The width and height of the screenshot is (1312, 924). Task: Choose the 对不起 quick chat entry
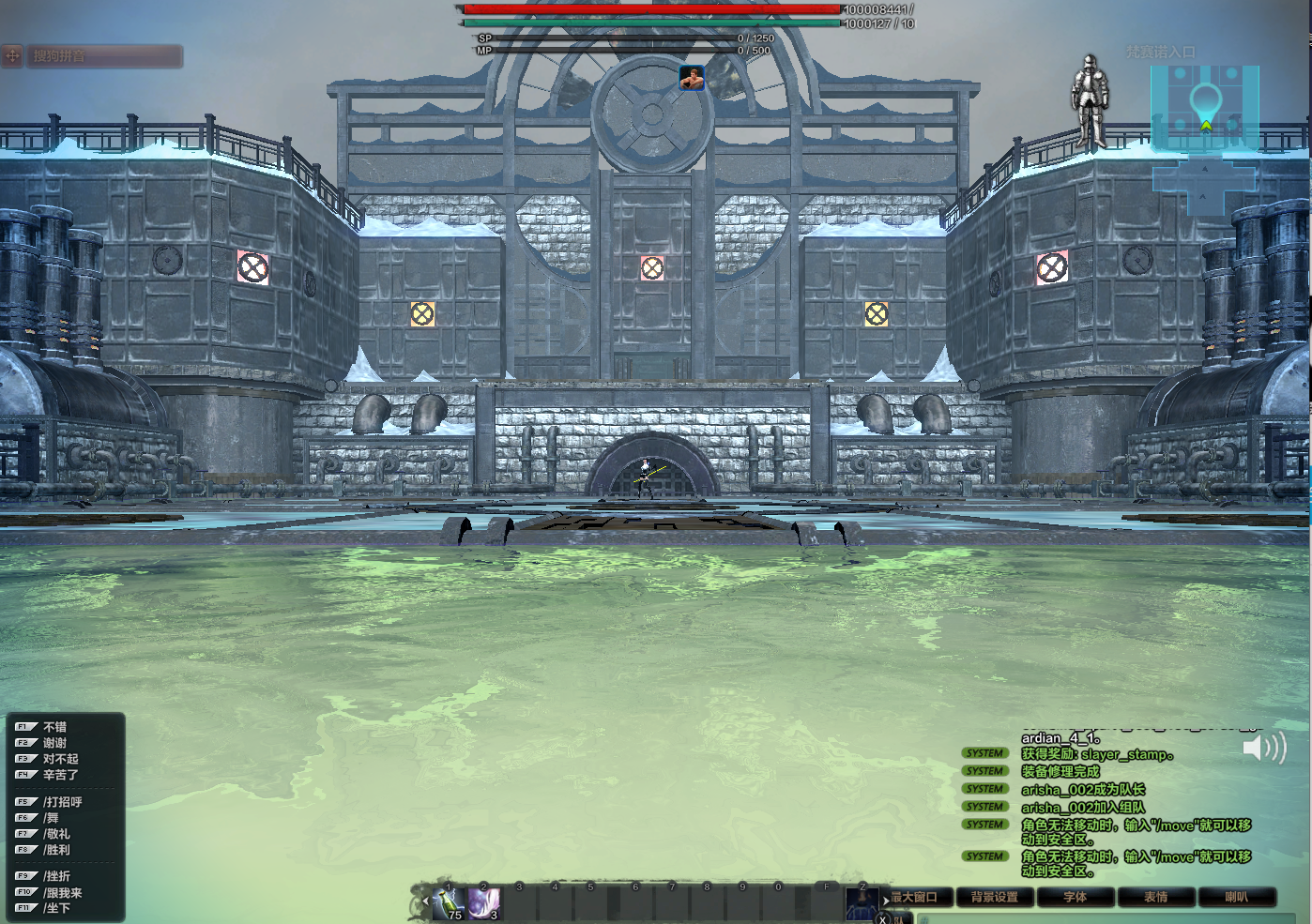(60, 759)
